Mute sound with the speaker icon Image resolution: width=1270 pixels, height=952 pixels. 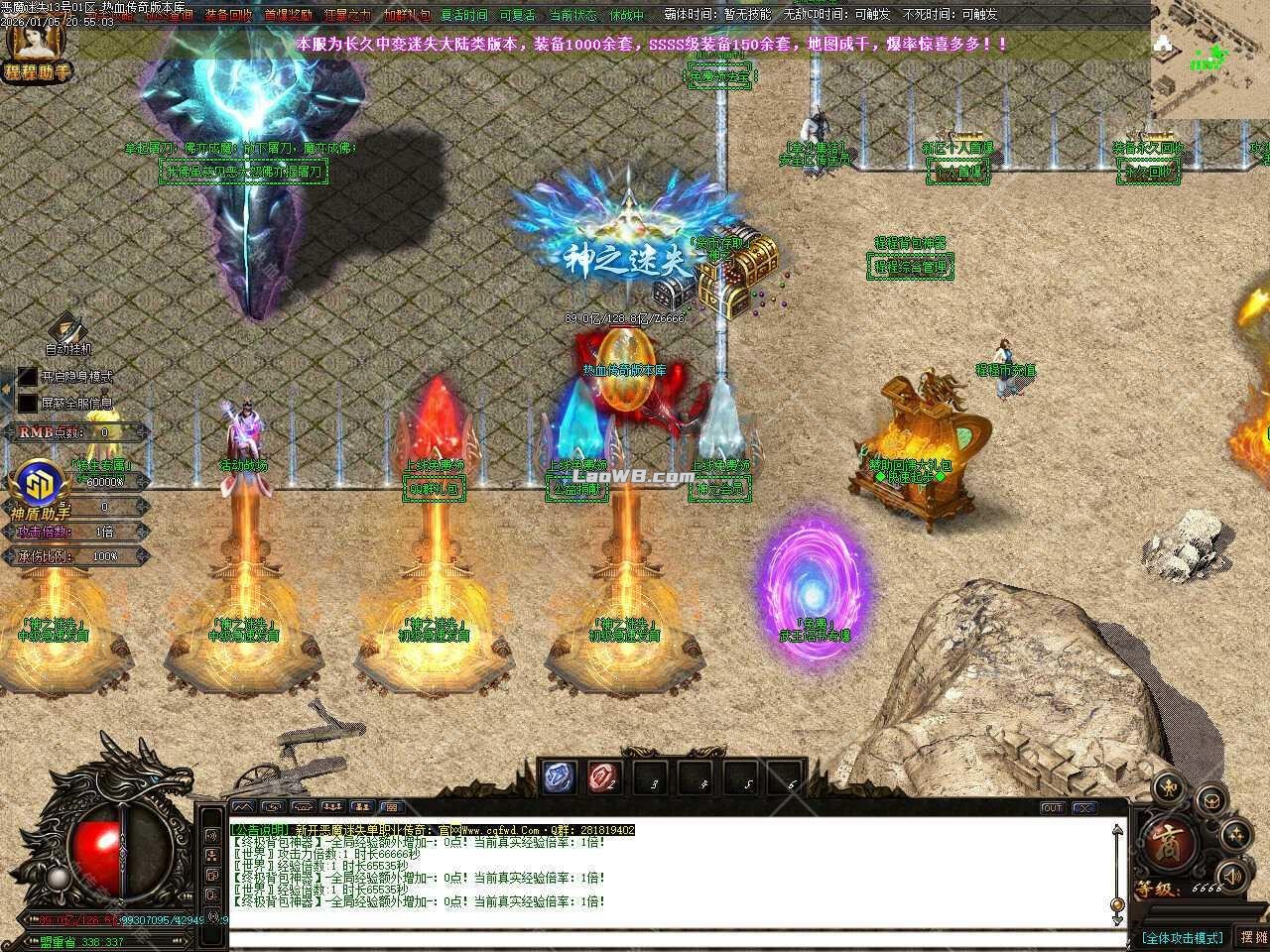click(1232, 875)
